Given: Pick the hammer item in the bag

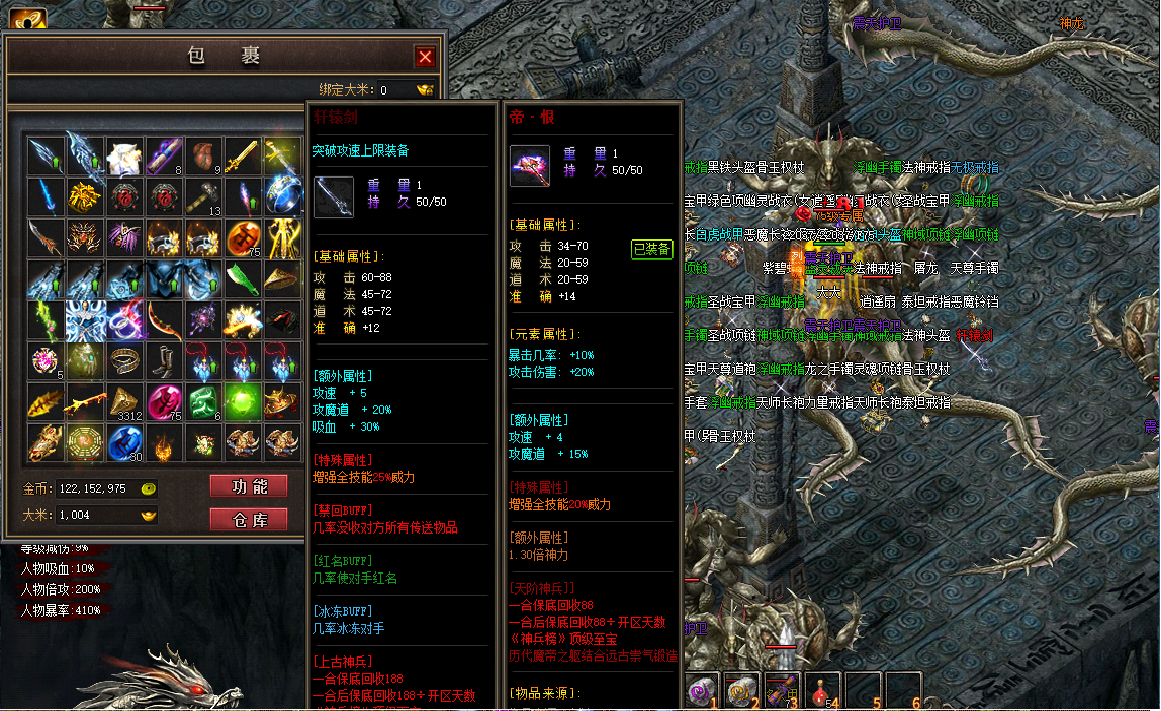Looking at the screenshot, I should (203, 196).
